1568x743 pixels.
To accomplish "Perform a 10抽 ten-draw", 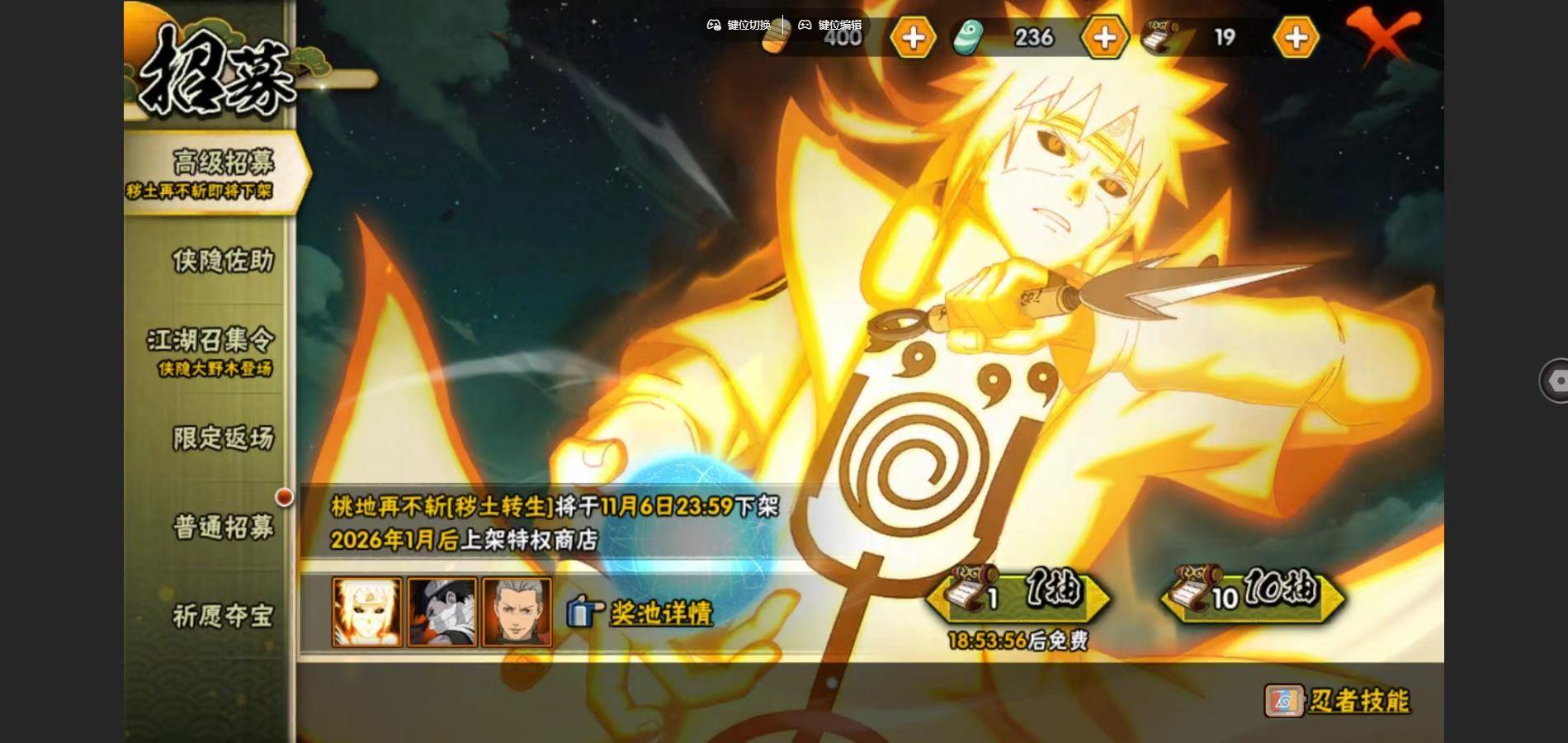I will pyautogui.click(x=1253, y=593).
